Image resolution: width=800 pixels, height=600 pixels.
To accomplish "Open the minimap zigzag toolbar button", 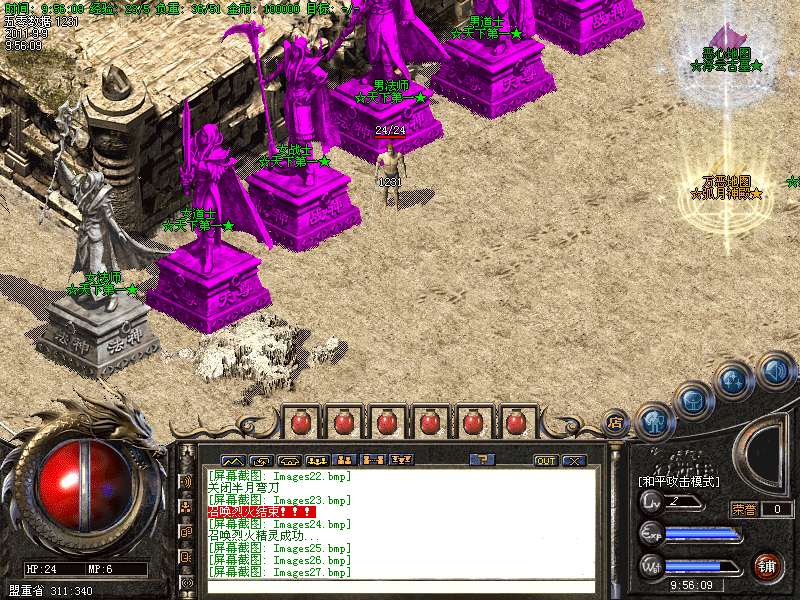I will pyautogui.click(x=233, y=461).
